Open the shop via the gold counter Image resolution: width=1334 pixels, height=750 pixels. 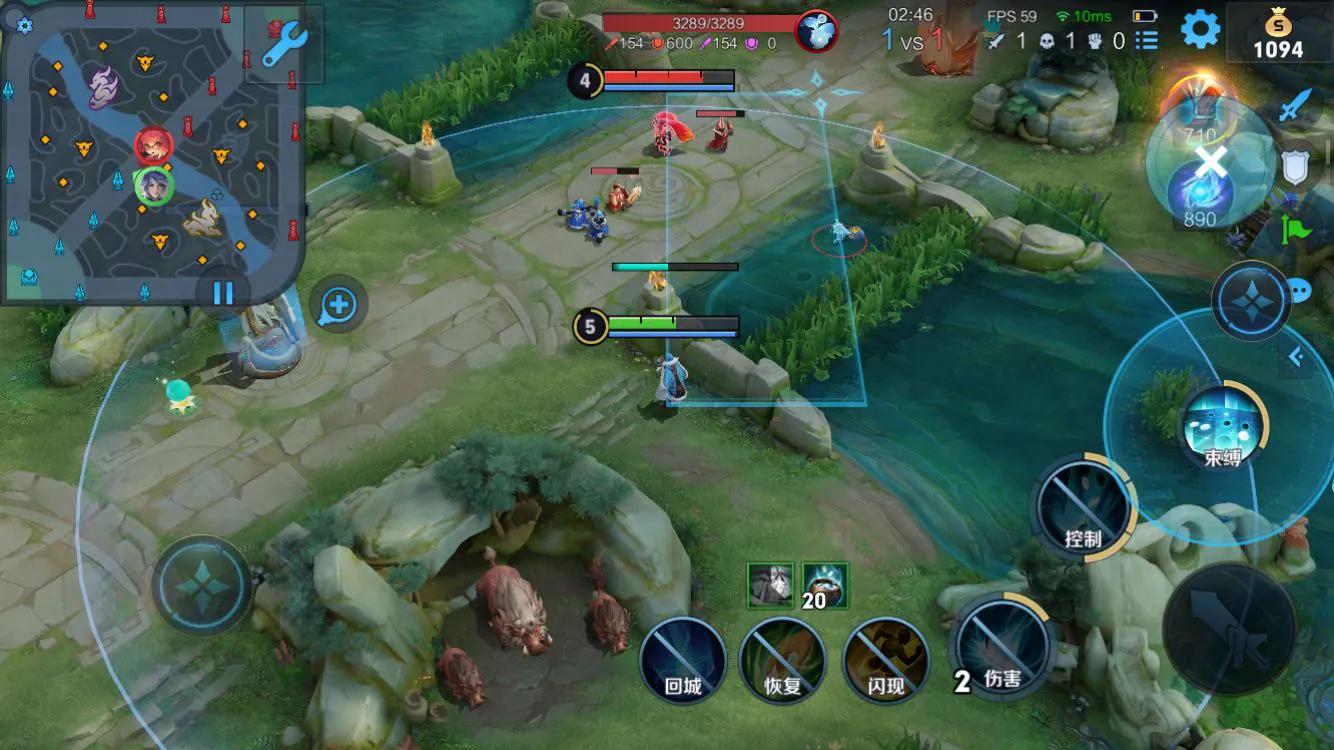[x=1278, y=35]
